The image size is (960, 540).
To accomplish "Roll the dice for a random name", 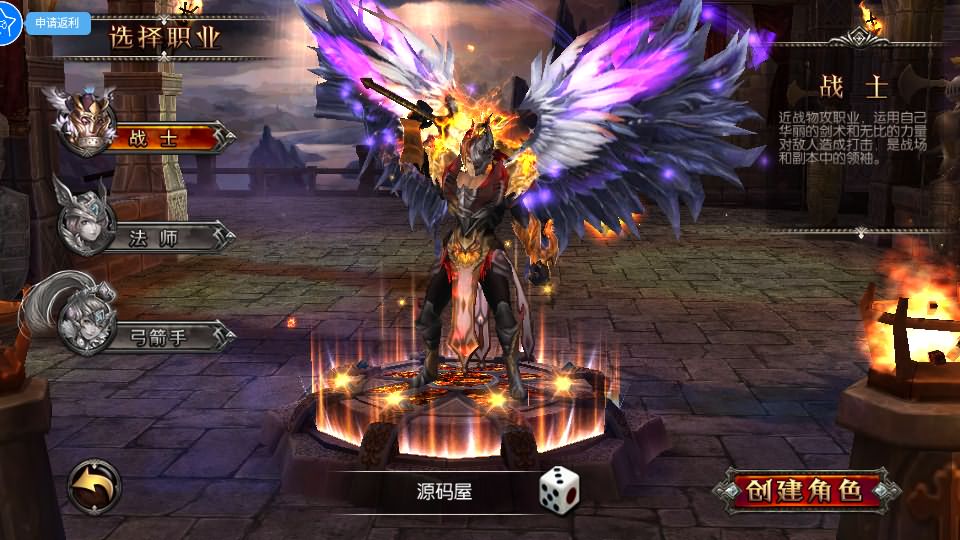I will pos(559,488).
